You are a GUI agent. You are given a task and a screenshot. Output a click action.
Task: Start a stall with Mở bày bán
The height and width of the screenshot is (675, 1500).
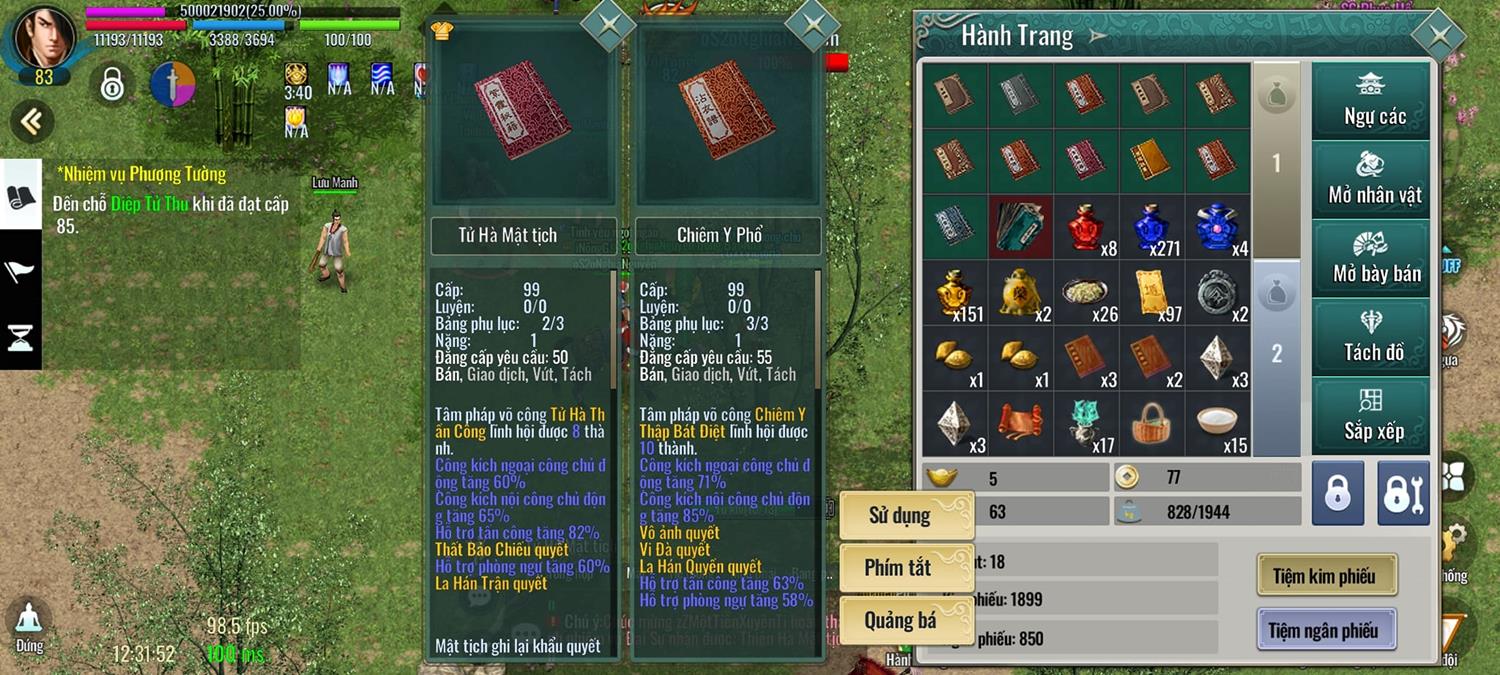[1372, 258]
